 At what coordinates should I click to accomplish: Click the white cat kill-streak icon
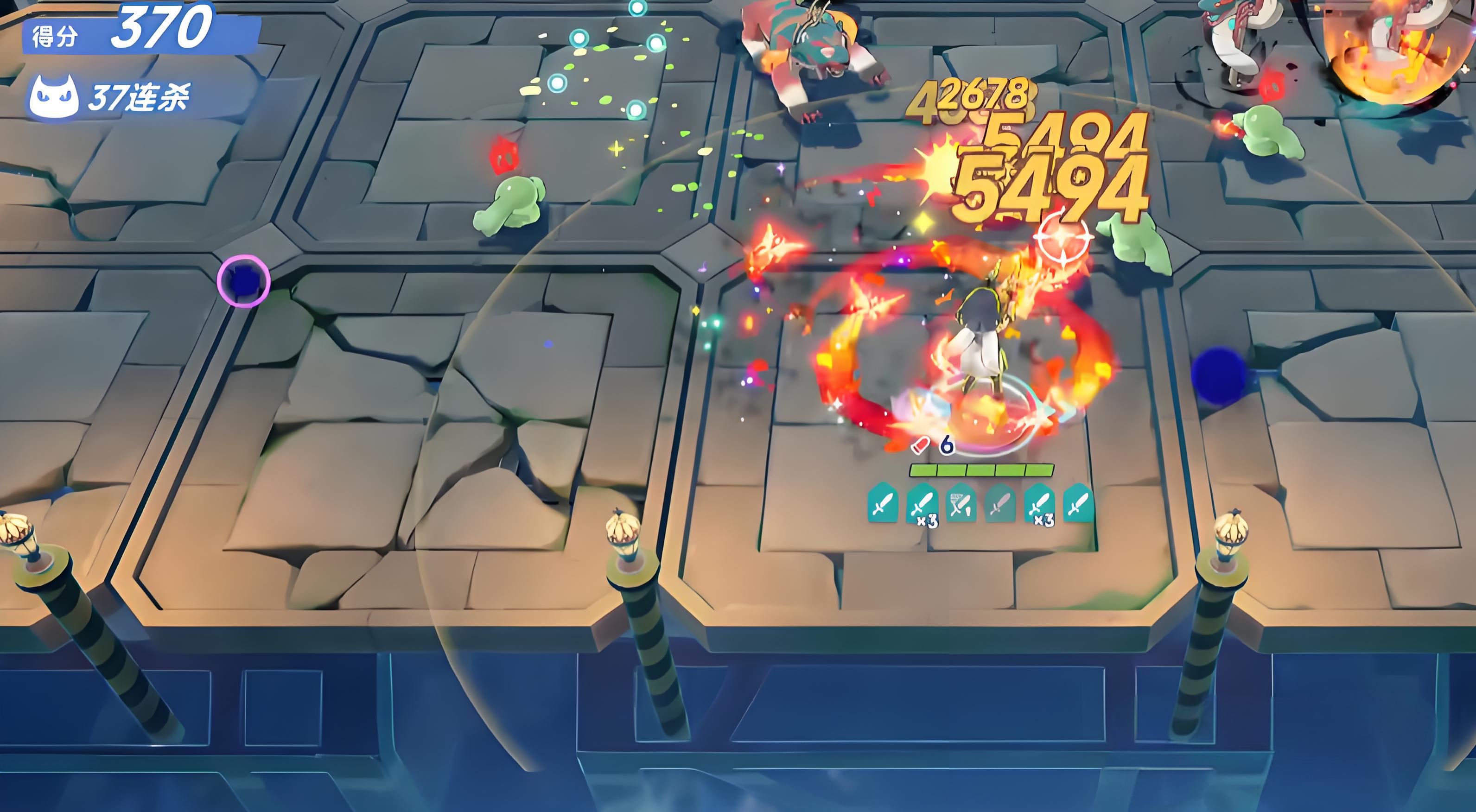[x=54, y=97]
